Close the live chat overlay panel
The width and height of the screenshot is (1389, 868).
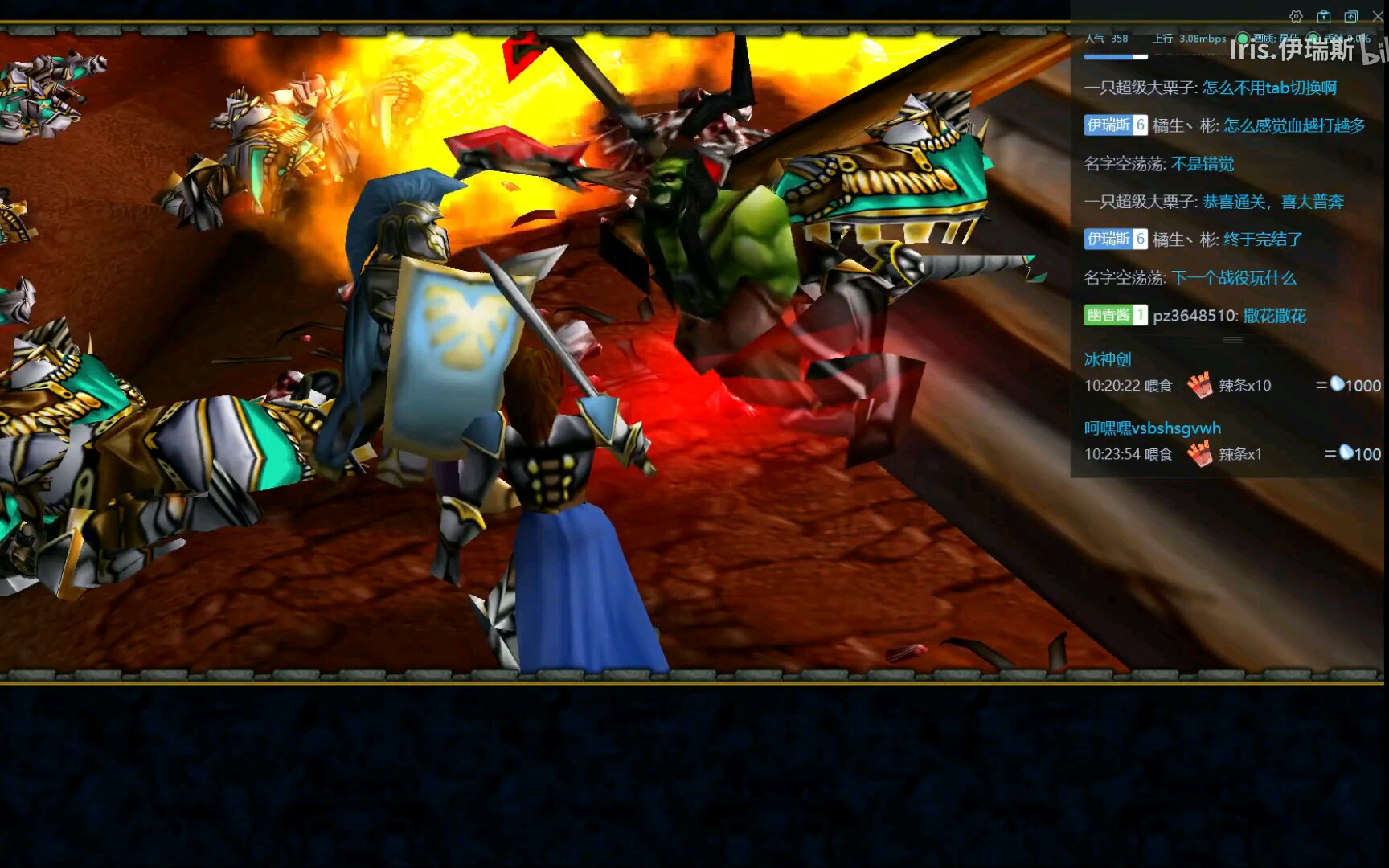(1378, 16)
